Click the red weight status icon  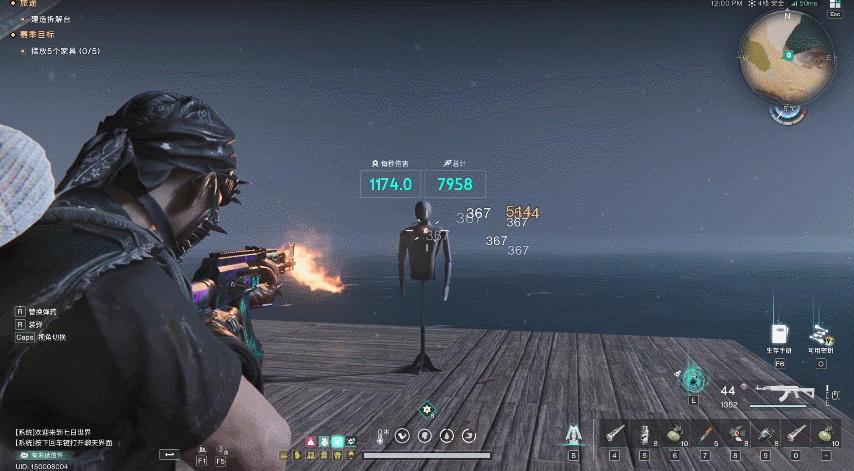click(x=310, y=441)
